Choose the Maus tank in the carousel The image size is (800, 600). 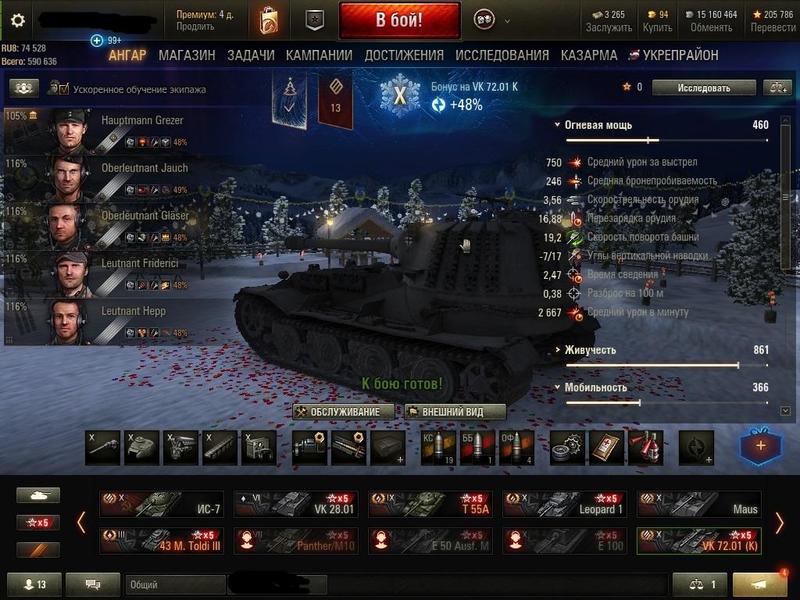pyautogui.click(x=698, y=503)
